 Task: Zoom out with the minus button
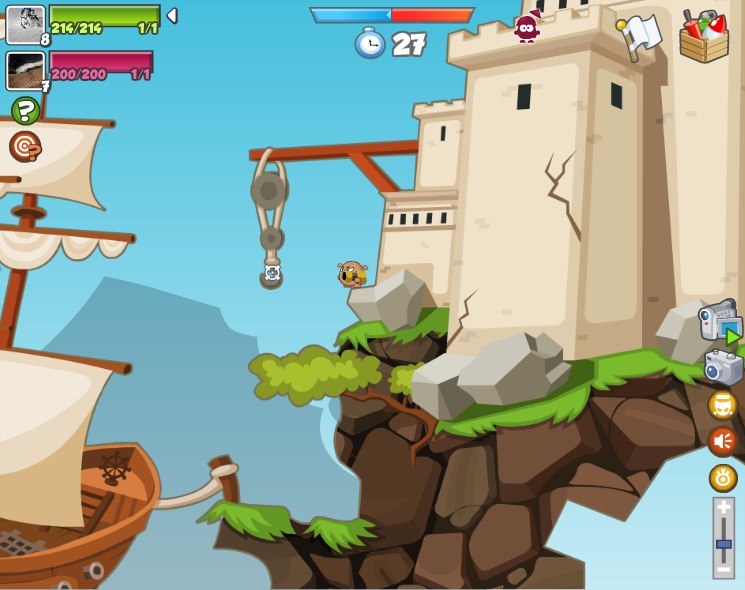[x=723, y=569]
